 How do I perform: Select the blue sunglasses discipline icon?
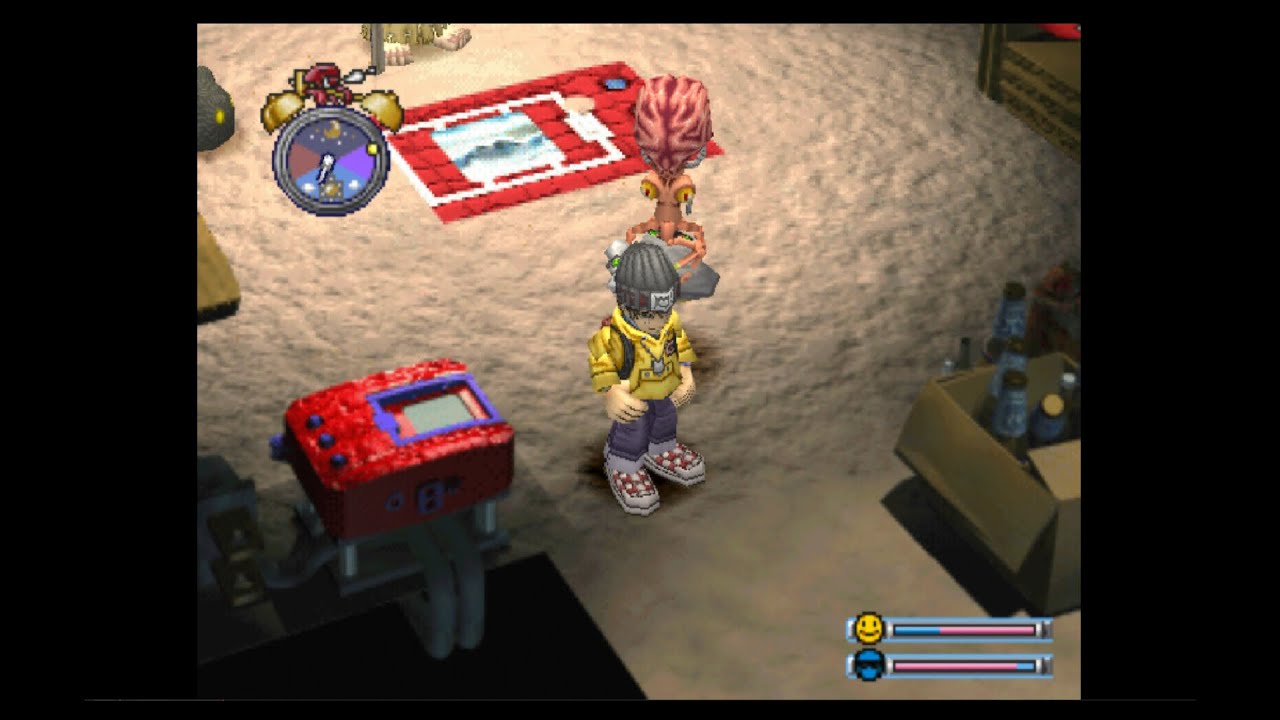pyautogui.click(x=869, y=665)
